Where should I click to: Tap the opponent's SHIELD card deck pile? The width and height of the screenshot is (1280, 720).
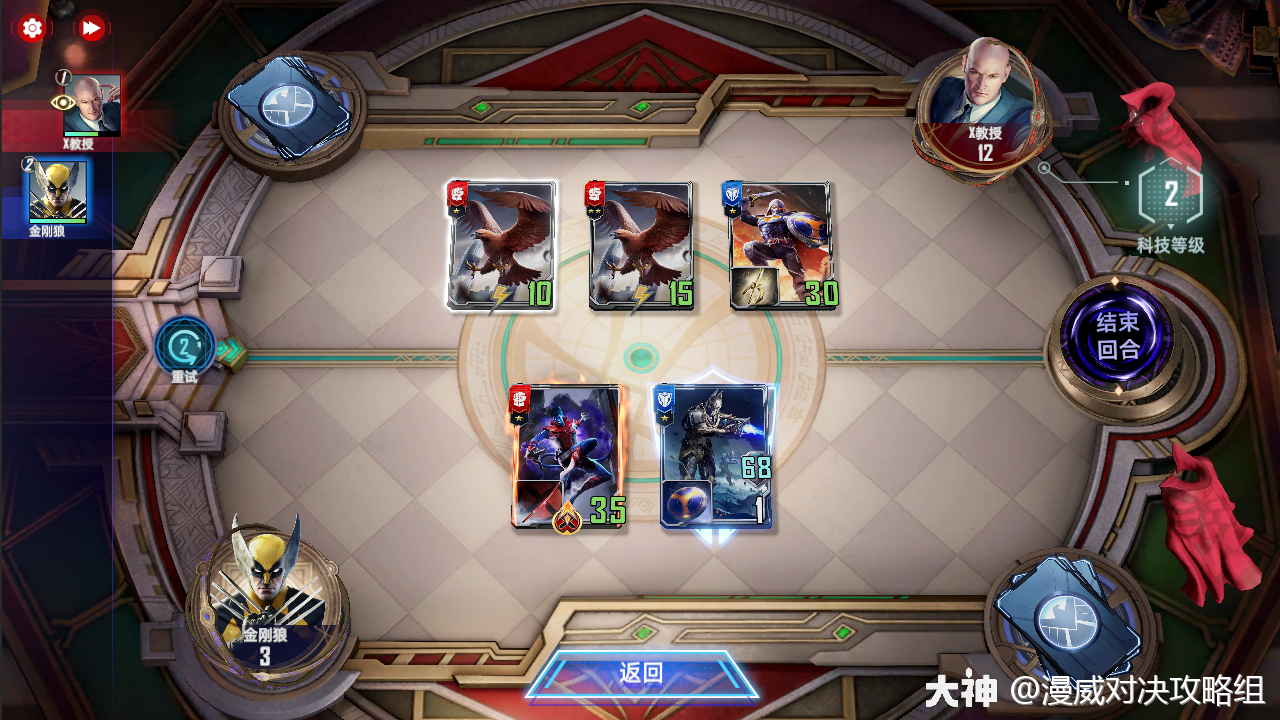pyautogui.click(x=289, y=103)
